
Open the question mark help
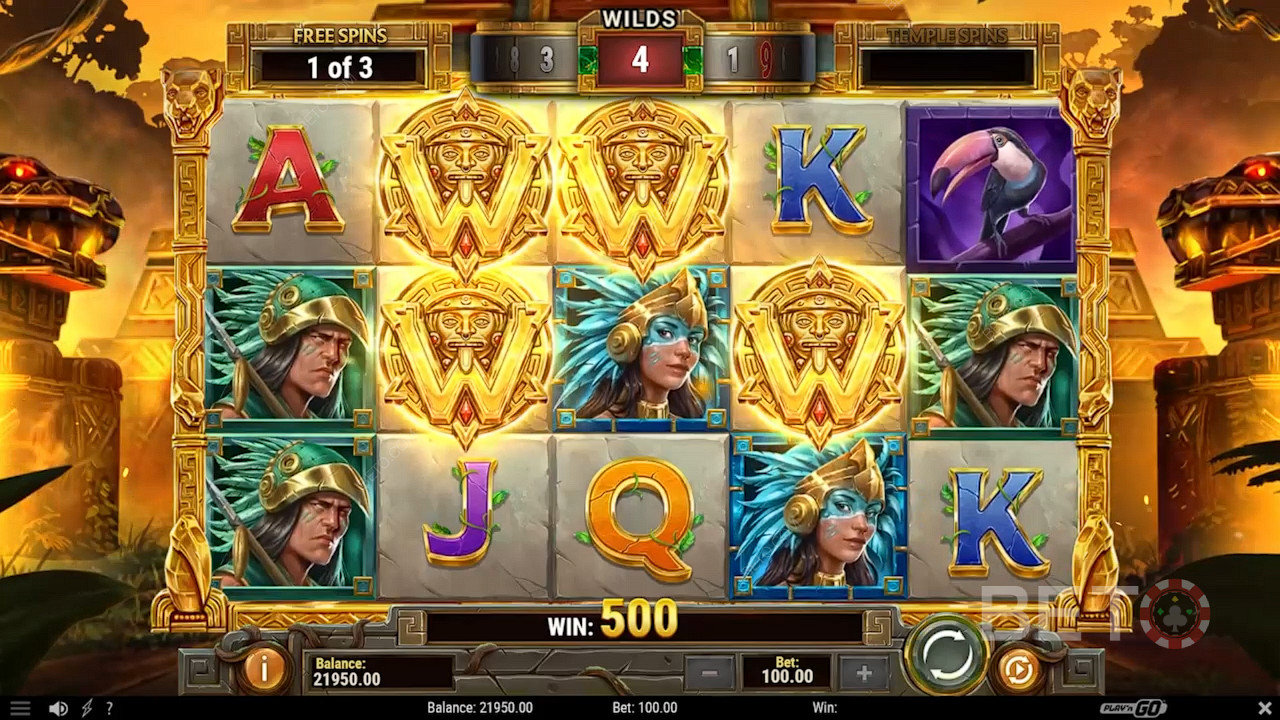tap(109, 708)
